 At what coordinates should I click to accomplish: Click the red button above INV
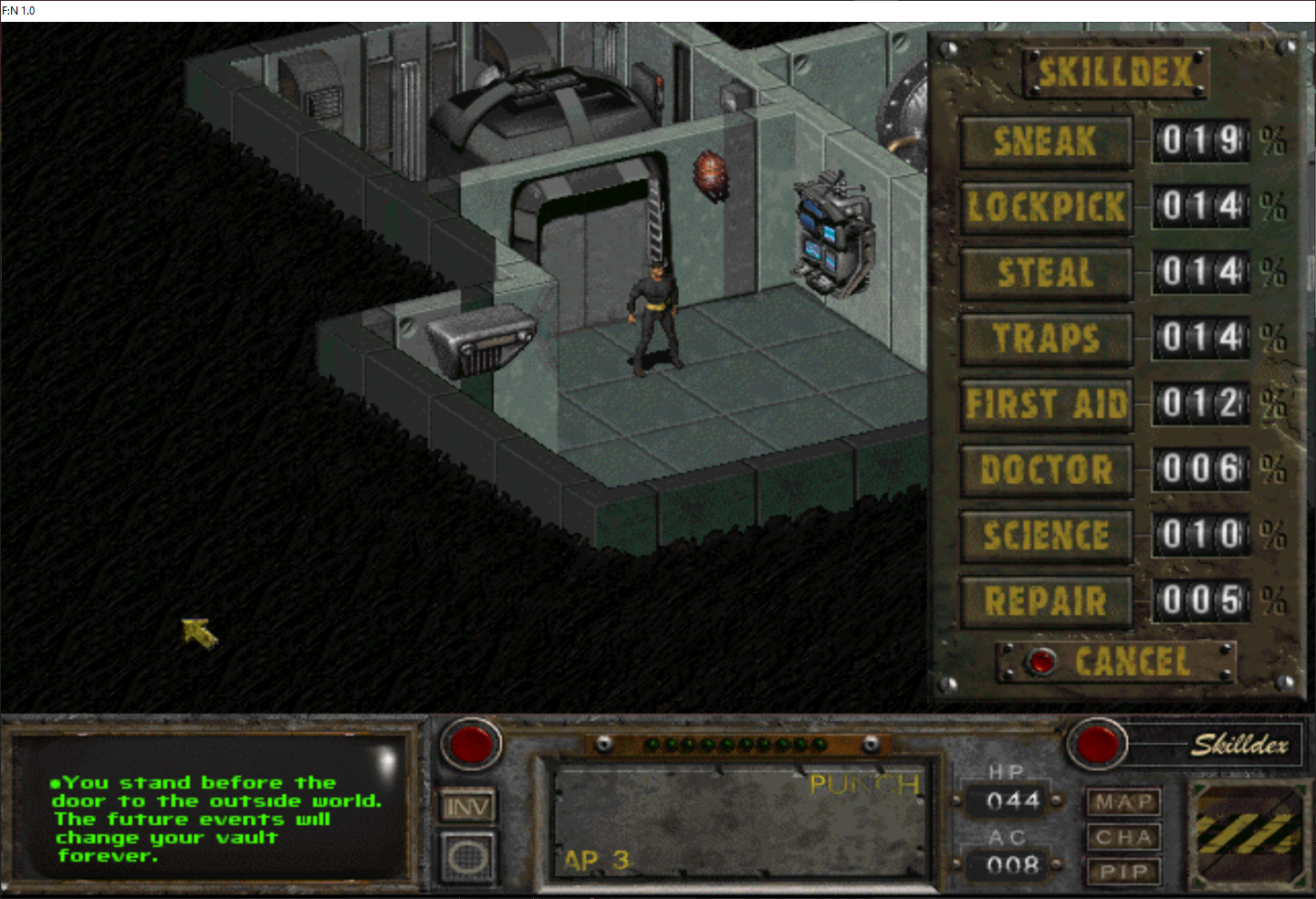(x=471, y=744)
